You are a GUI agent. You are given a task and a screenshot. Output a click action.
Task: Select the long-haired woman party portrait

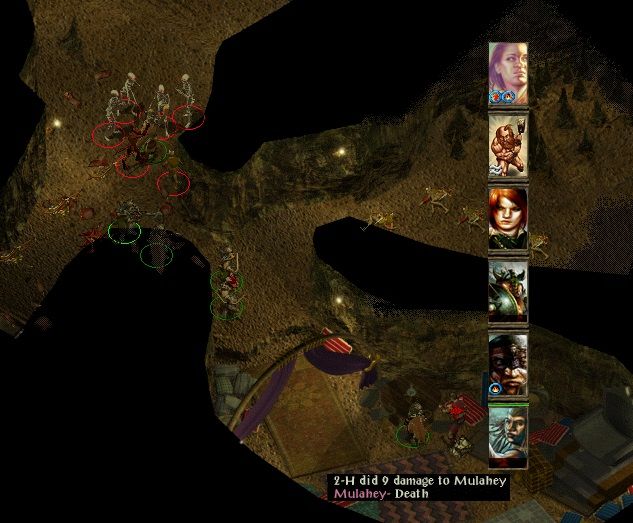tap(507, 72)
